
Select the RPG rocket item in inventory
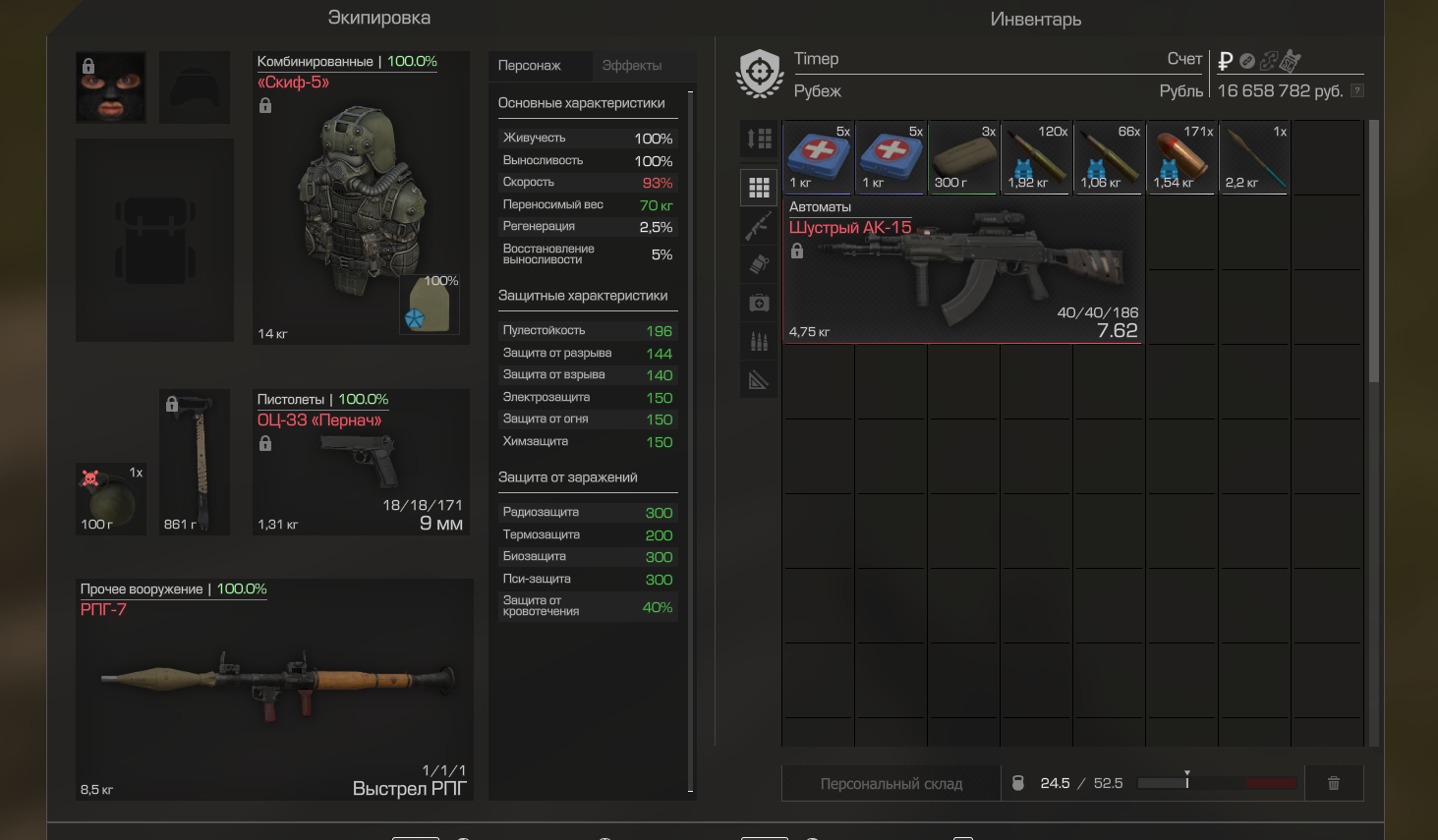click(x=1254, y=157)
